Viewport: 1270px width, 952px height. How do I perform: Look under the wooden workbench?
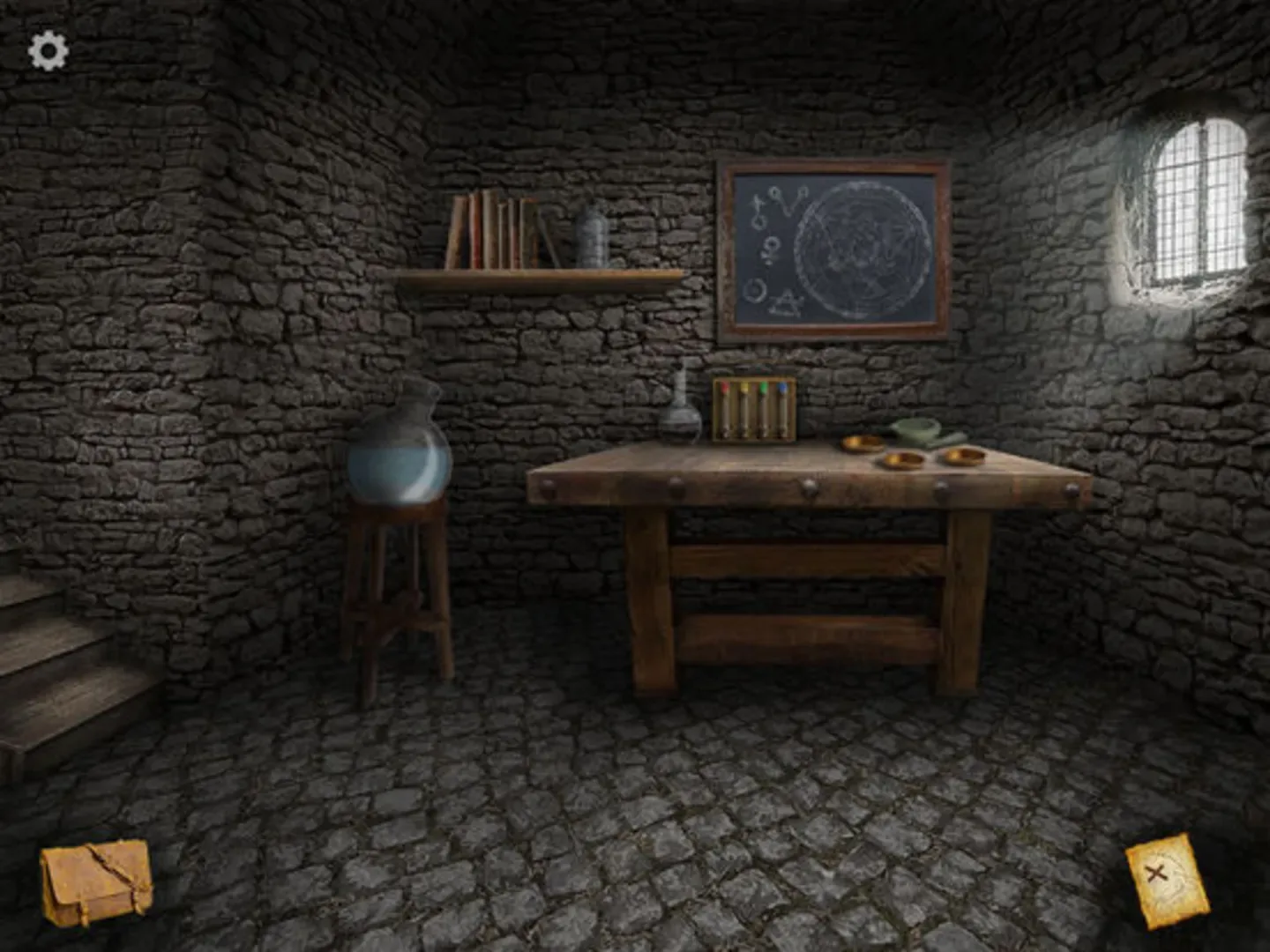[803, 599]
